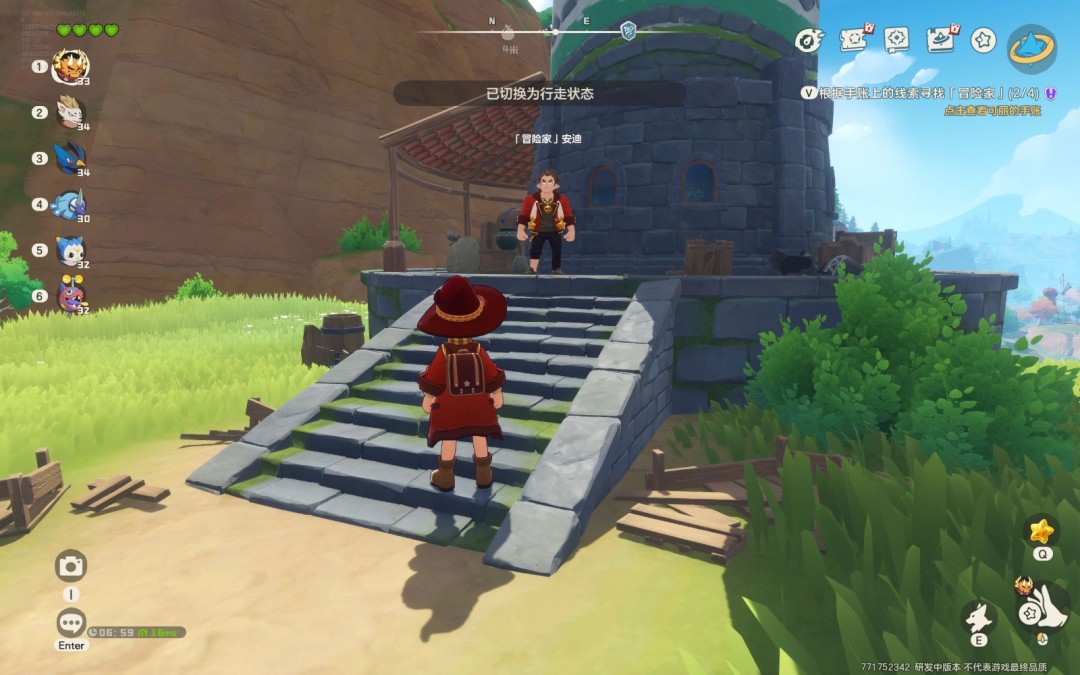Select the first party pet with fiery mane
The width and height of the screenshot is (1080, 675).
tap(70, 67)
